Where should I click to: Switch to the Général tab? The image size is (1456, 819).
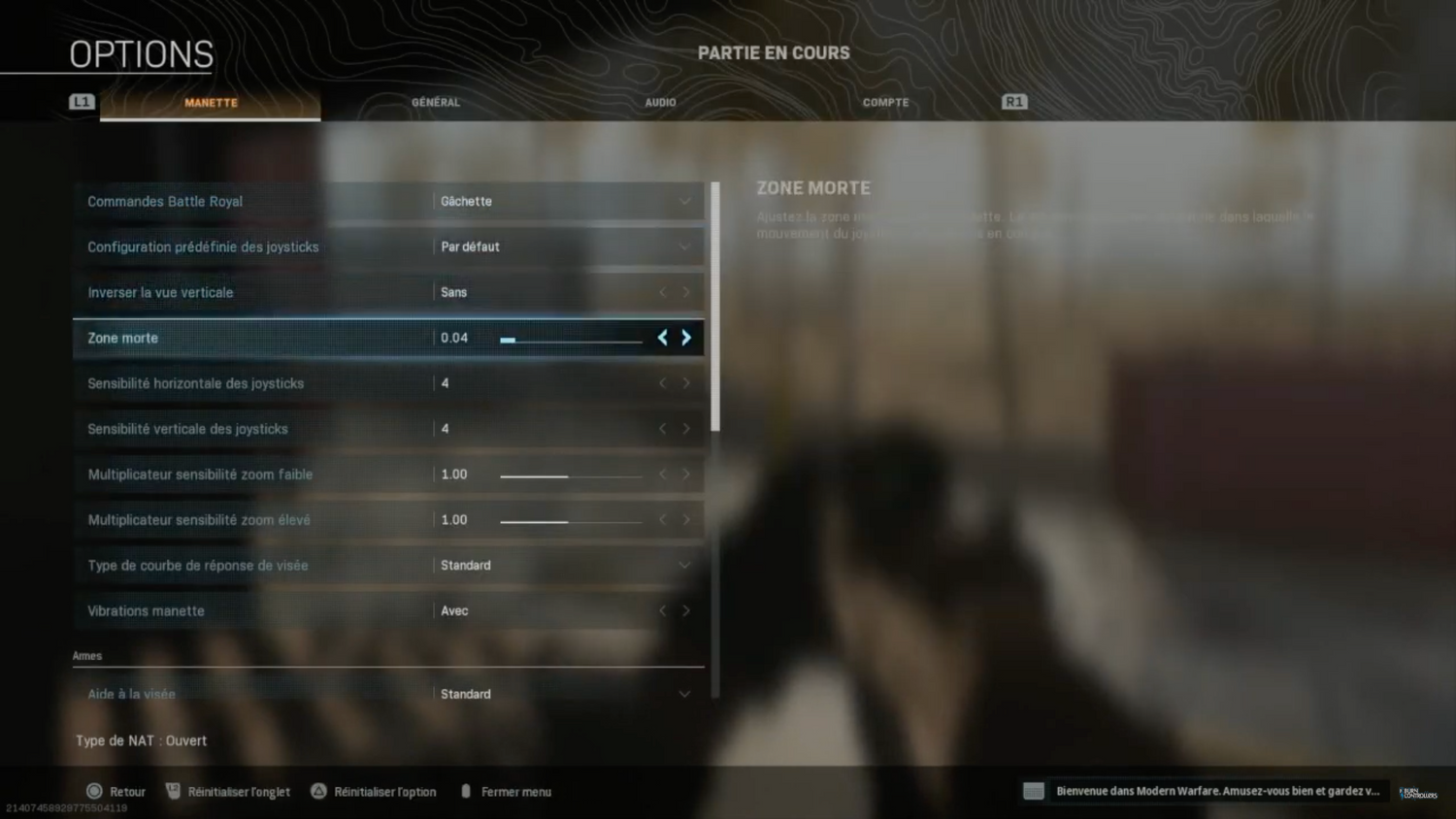click(436, 102)
